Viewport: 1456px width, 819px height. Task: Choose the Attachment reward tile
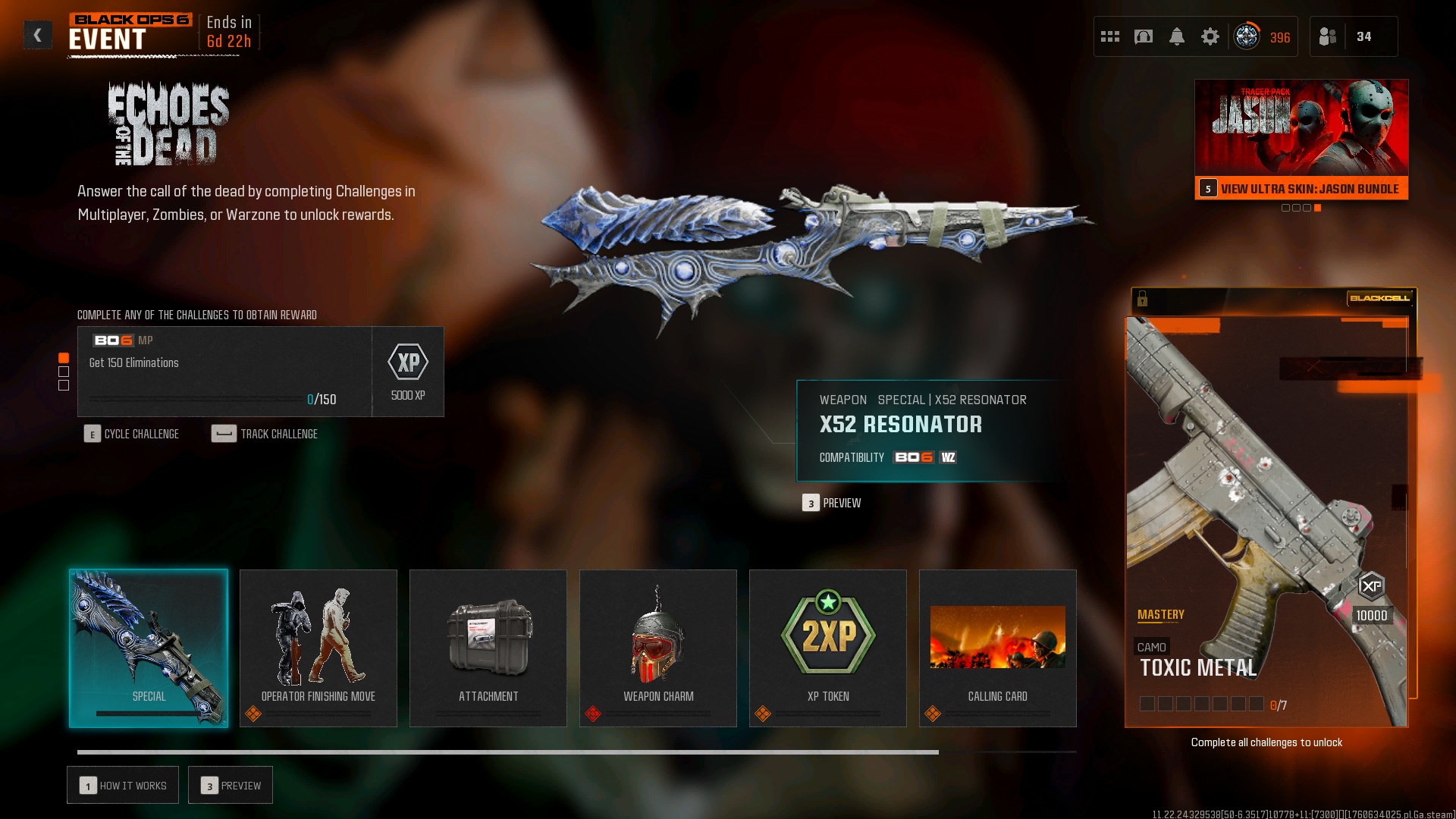coord(488,648)
